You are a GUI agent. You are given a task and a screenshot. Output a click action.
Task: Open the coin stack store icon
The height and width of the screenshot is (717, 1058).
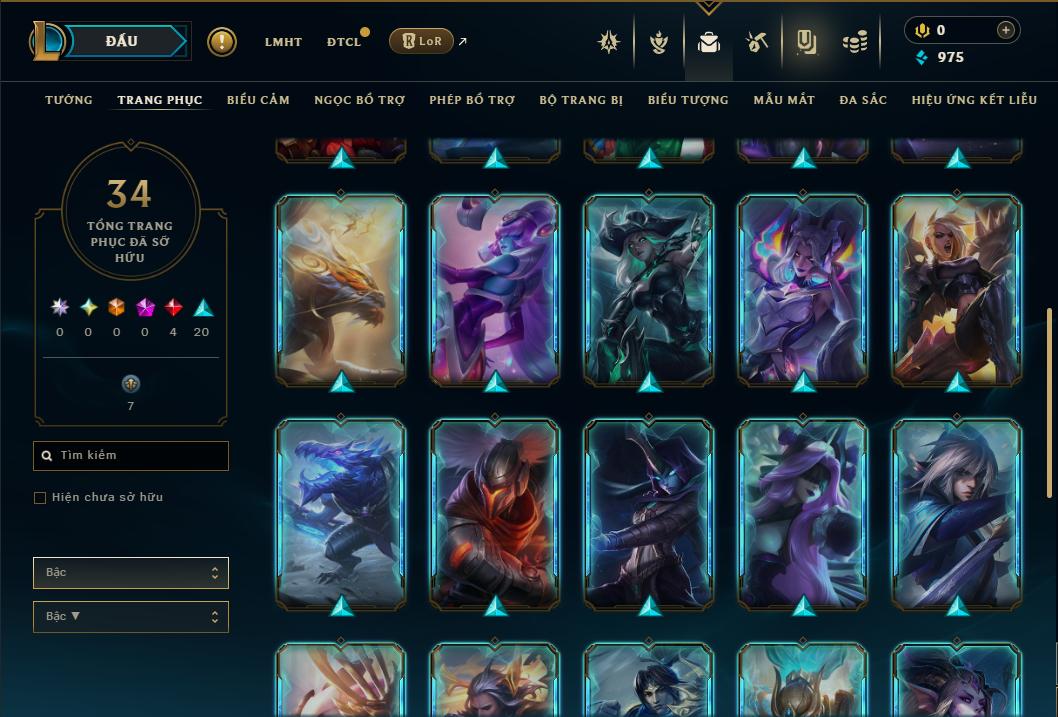[x=854, y=42]
